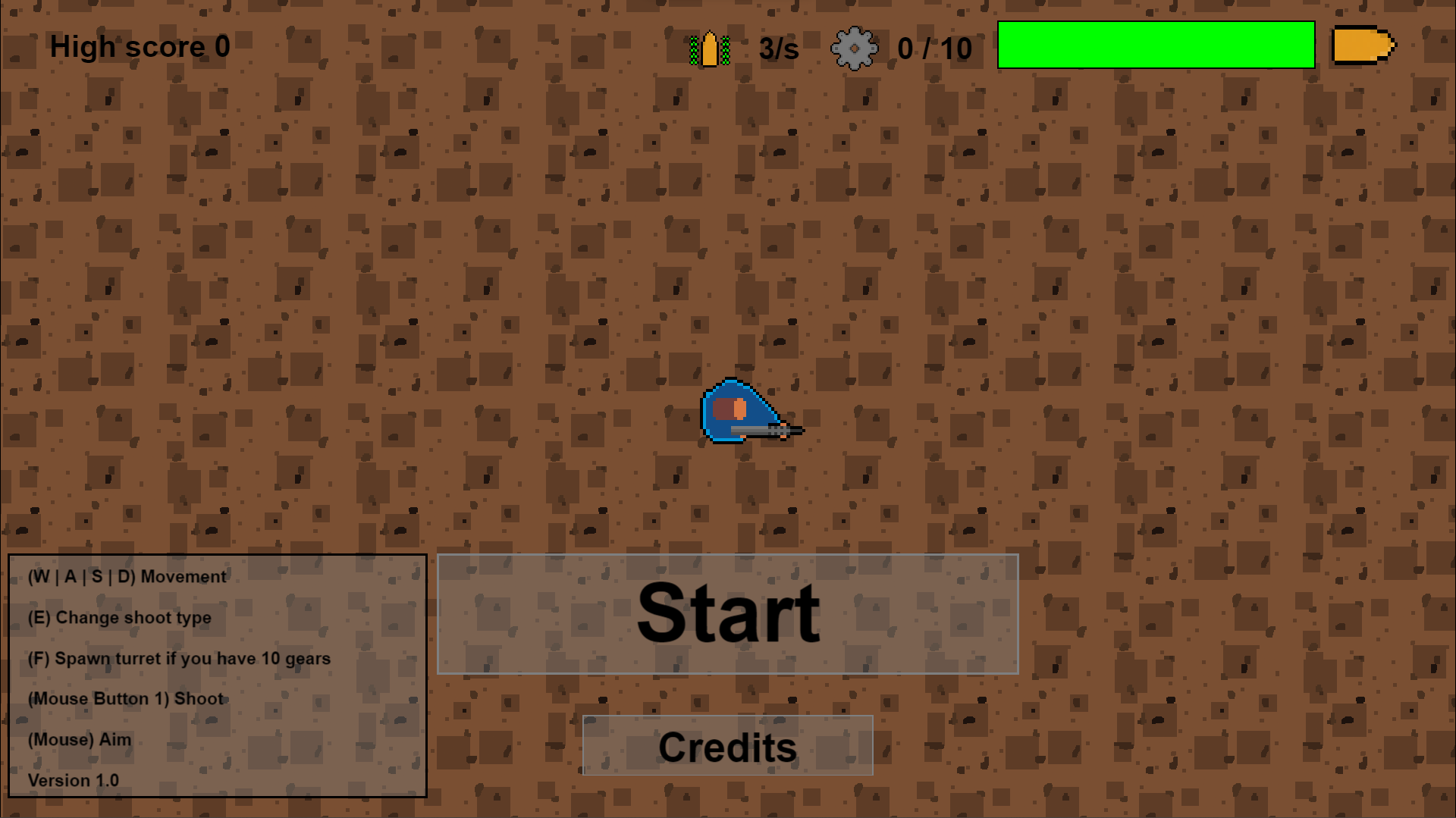Click the right edge of the health bar
Viewport: 1456px width, 818px height.
click(1312, 45)
